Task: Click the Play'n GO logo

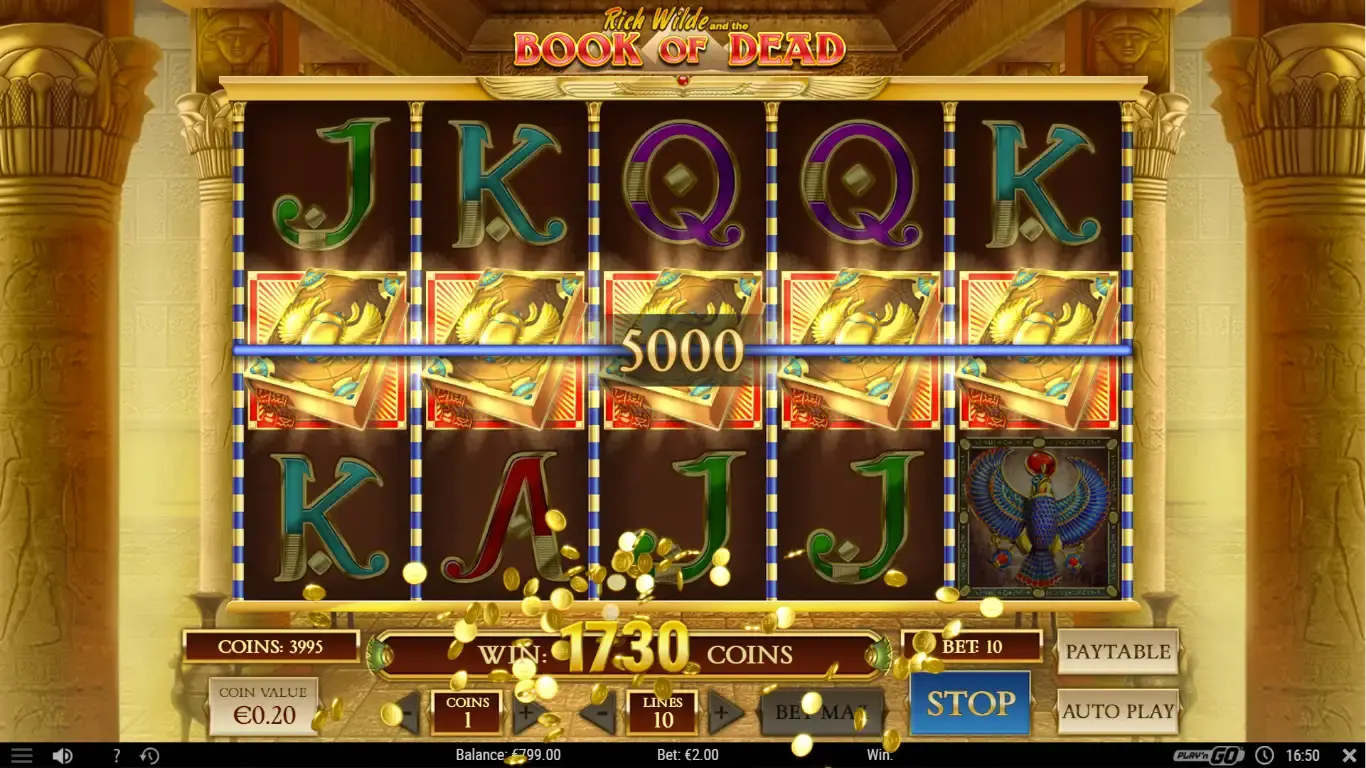Action: pyautogui.click(x=1207, y=755)
